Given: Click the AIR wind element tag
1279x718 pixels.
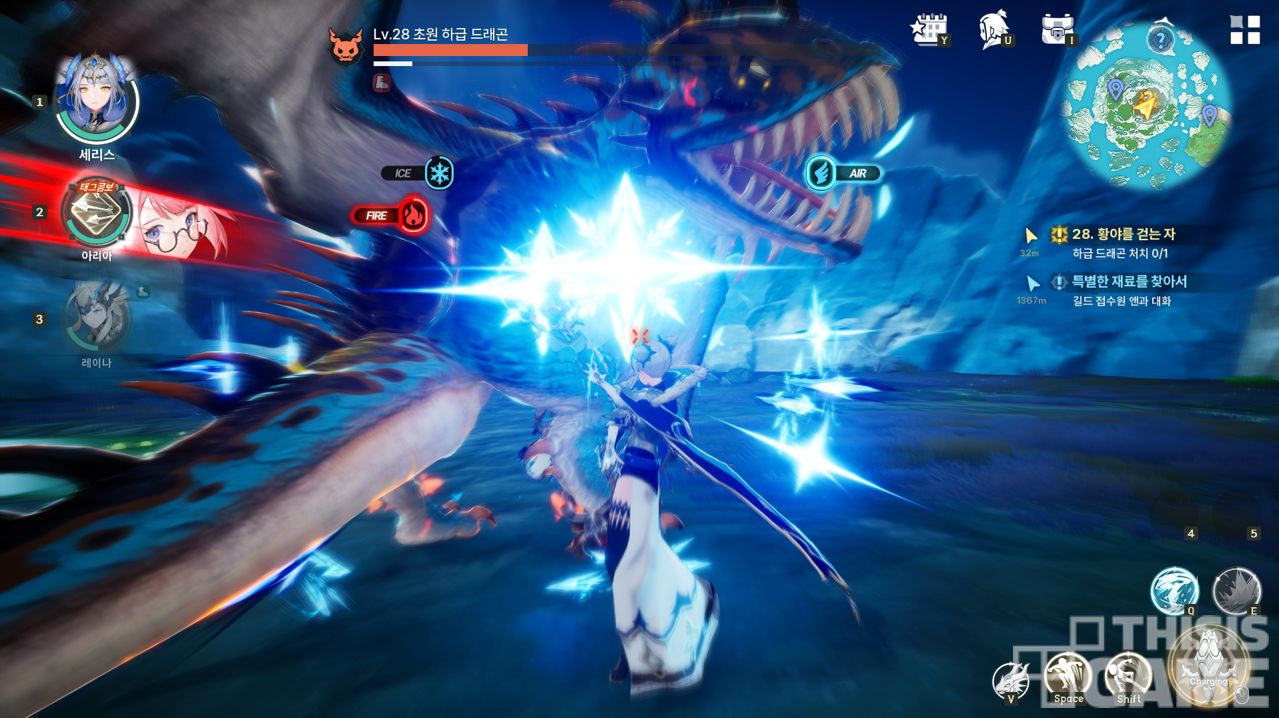Looking at the screenshot, I should tap(821, 173).
